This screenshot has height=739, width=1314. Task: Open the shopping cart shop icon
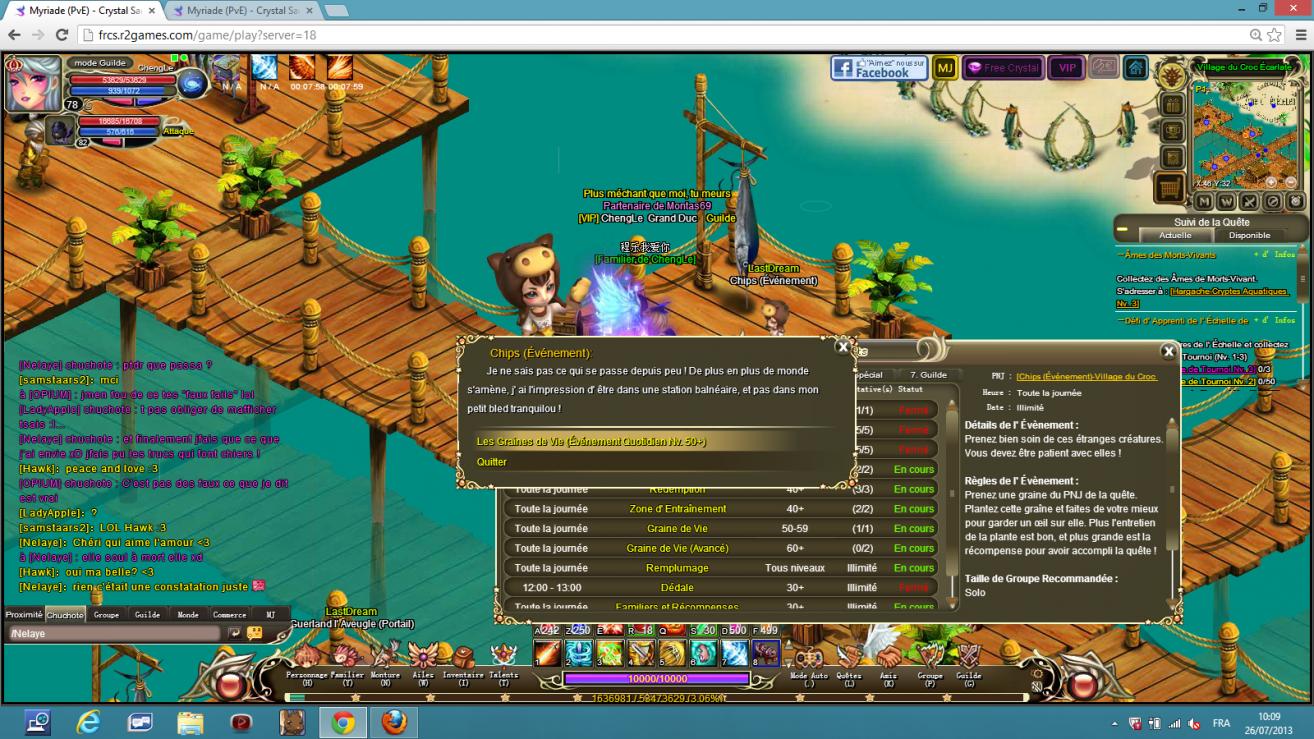coord(1169,187)
